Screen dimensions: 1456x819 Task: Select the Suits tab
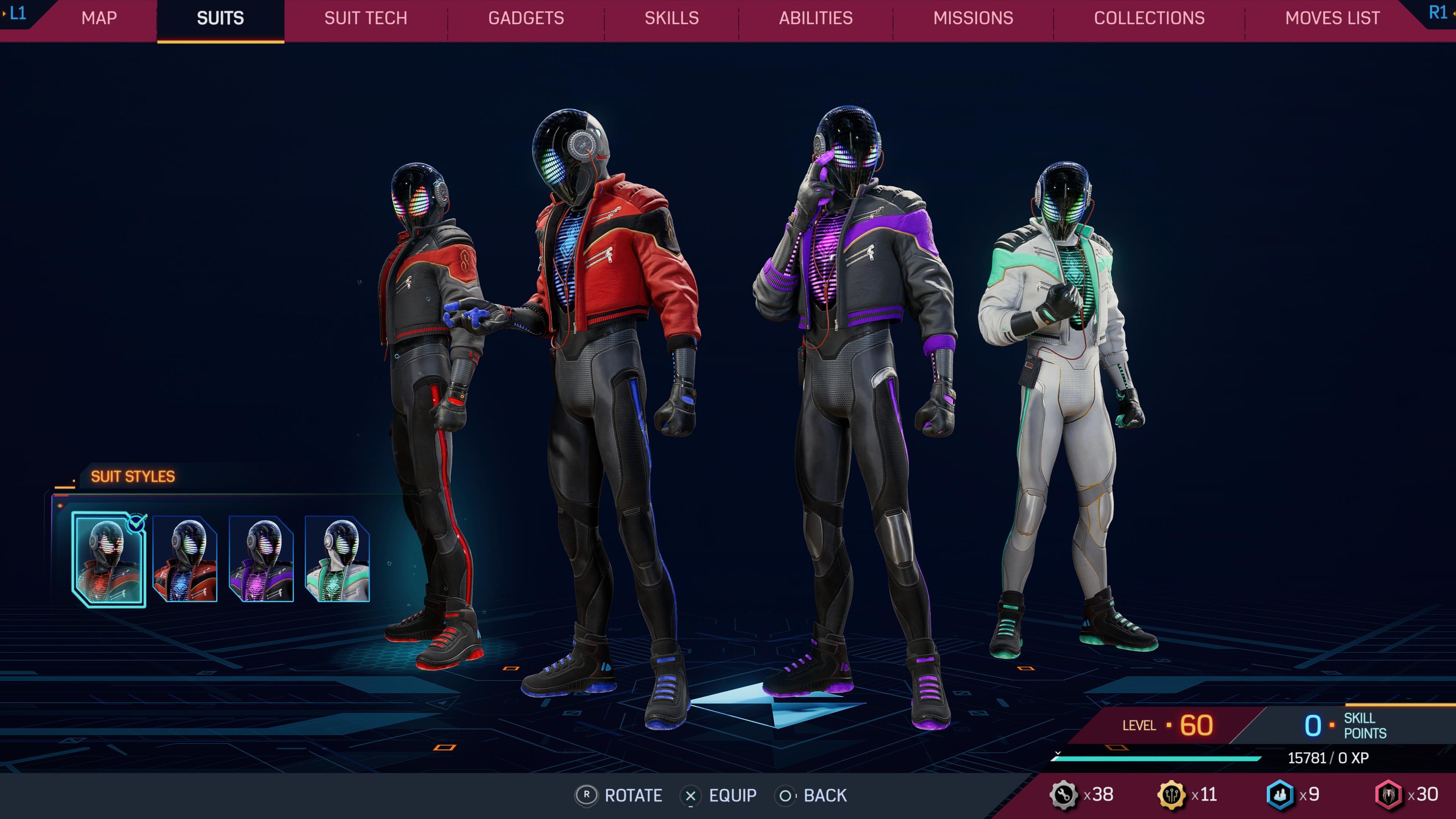220,18
